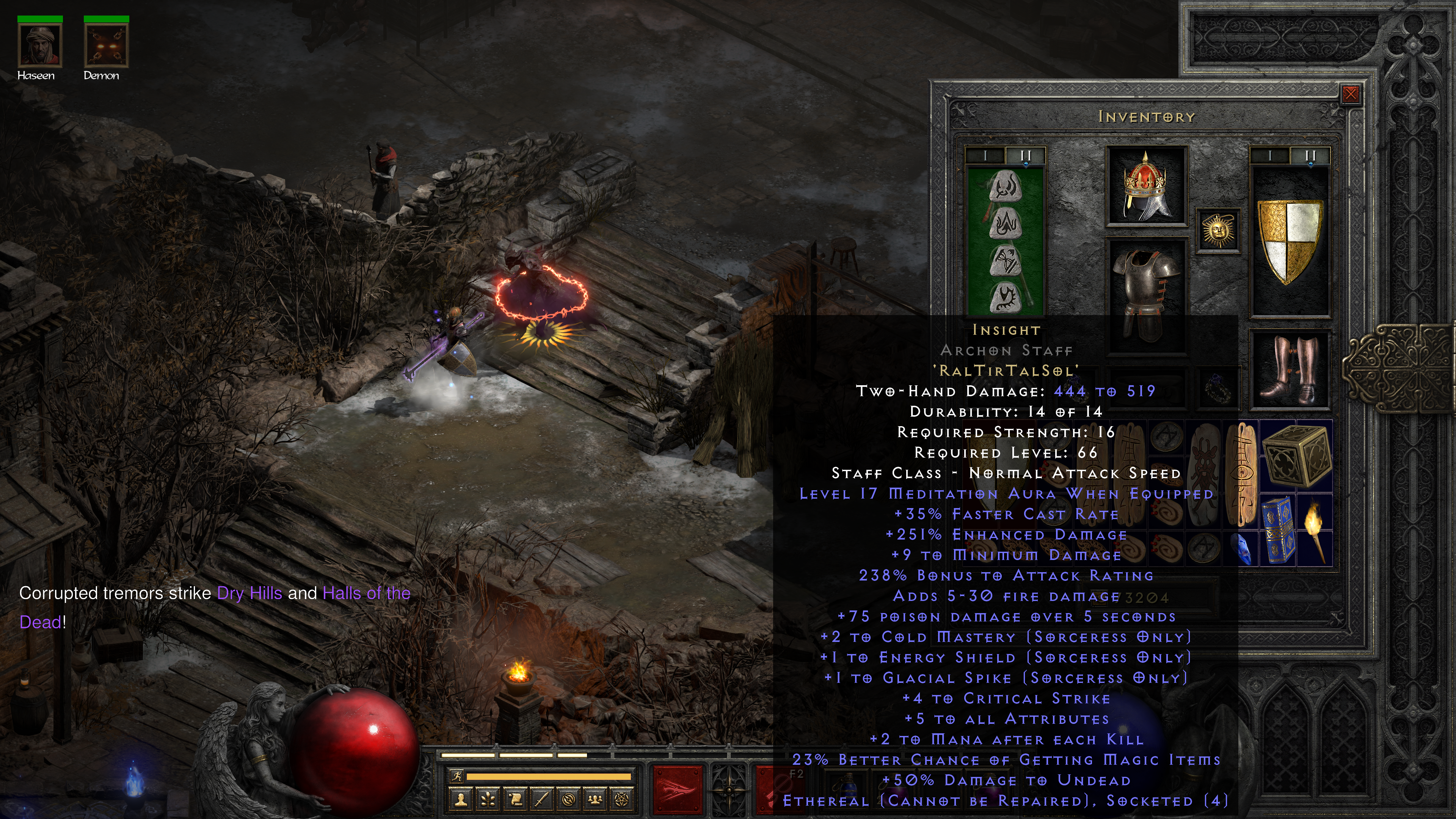Pick the sun-face amulet slot
The width and height of the screenshot is (1456, 819).
pos(1218,231)
